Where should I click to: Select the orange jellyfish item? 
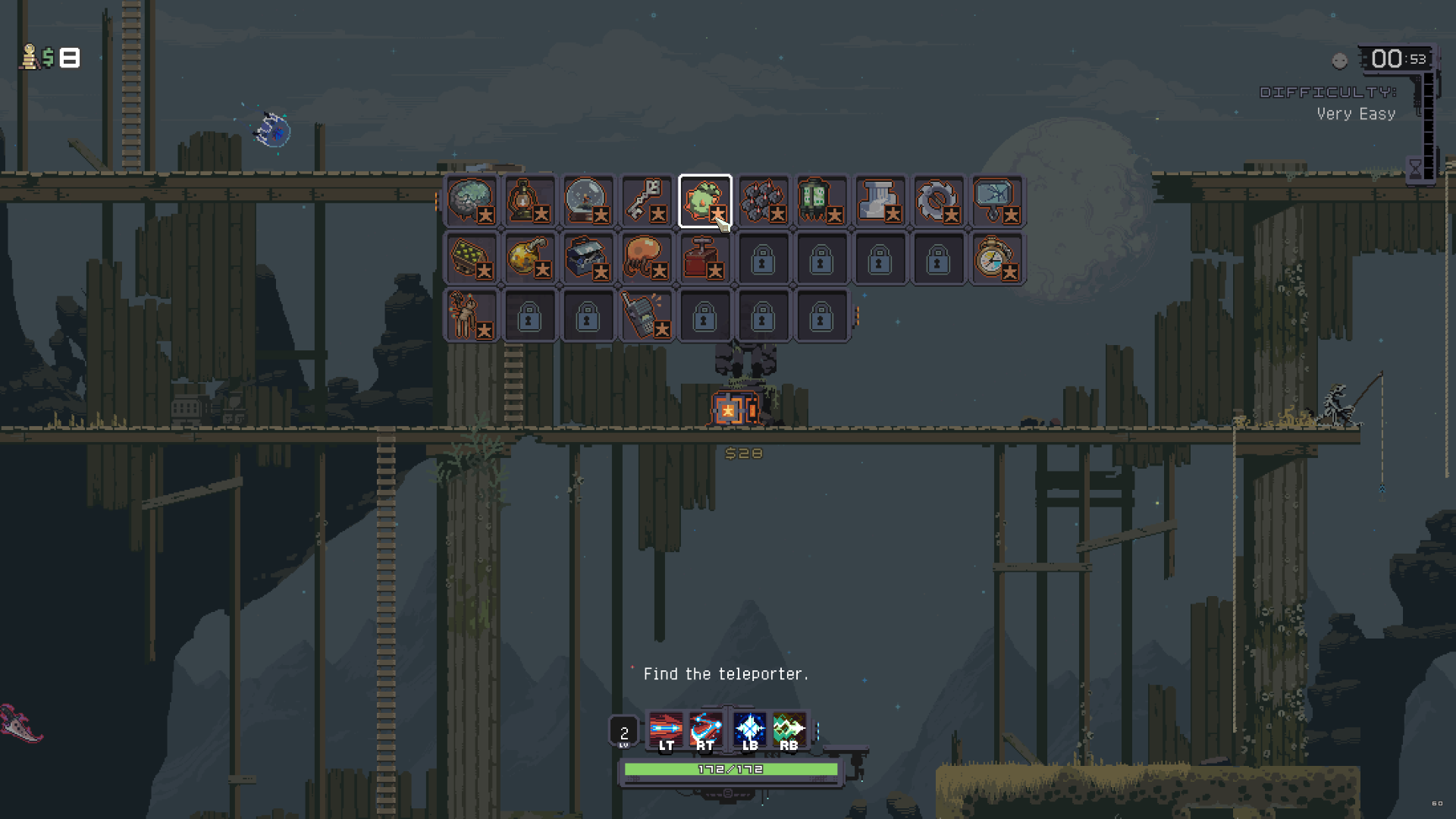[647, 258]
